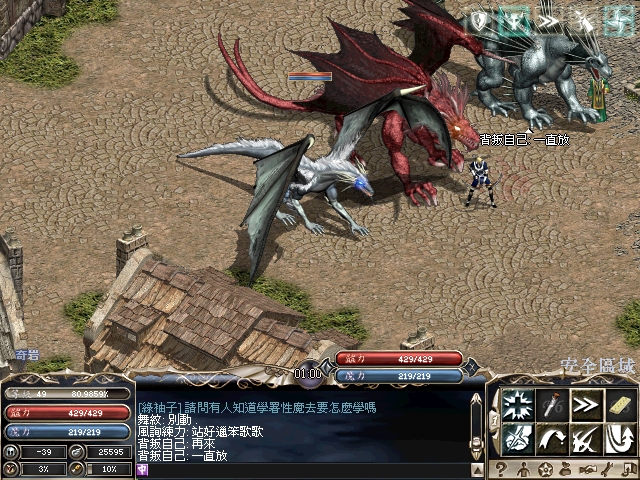Activate the claw slash hotbar skill
This screenshot has width=640, height=480.
585,438
